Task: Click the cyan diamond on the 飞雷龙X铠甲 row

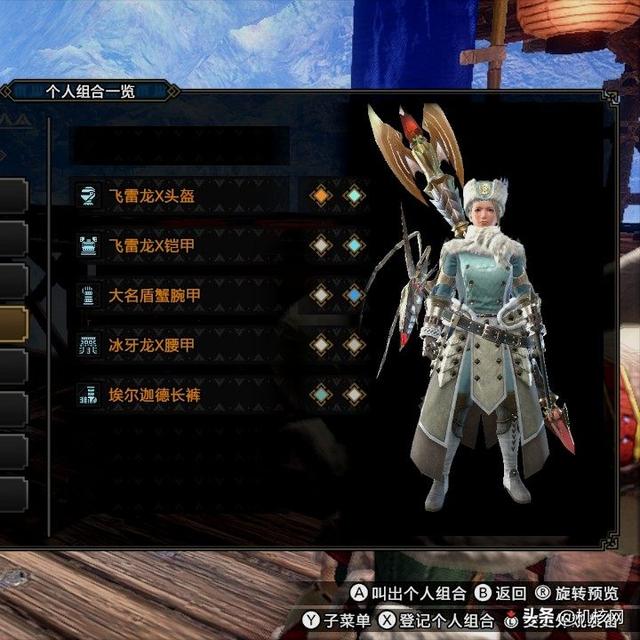Action: tap(354, 245)
